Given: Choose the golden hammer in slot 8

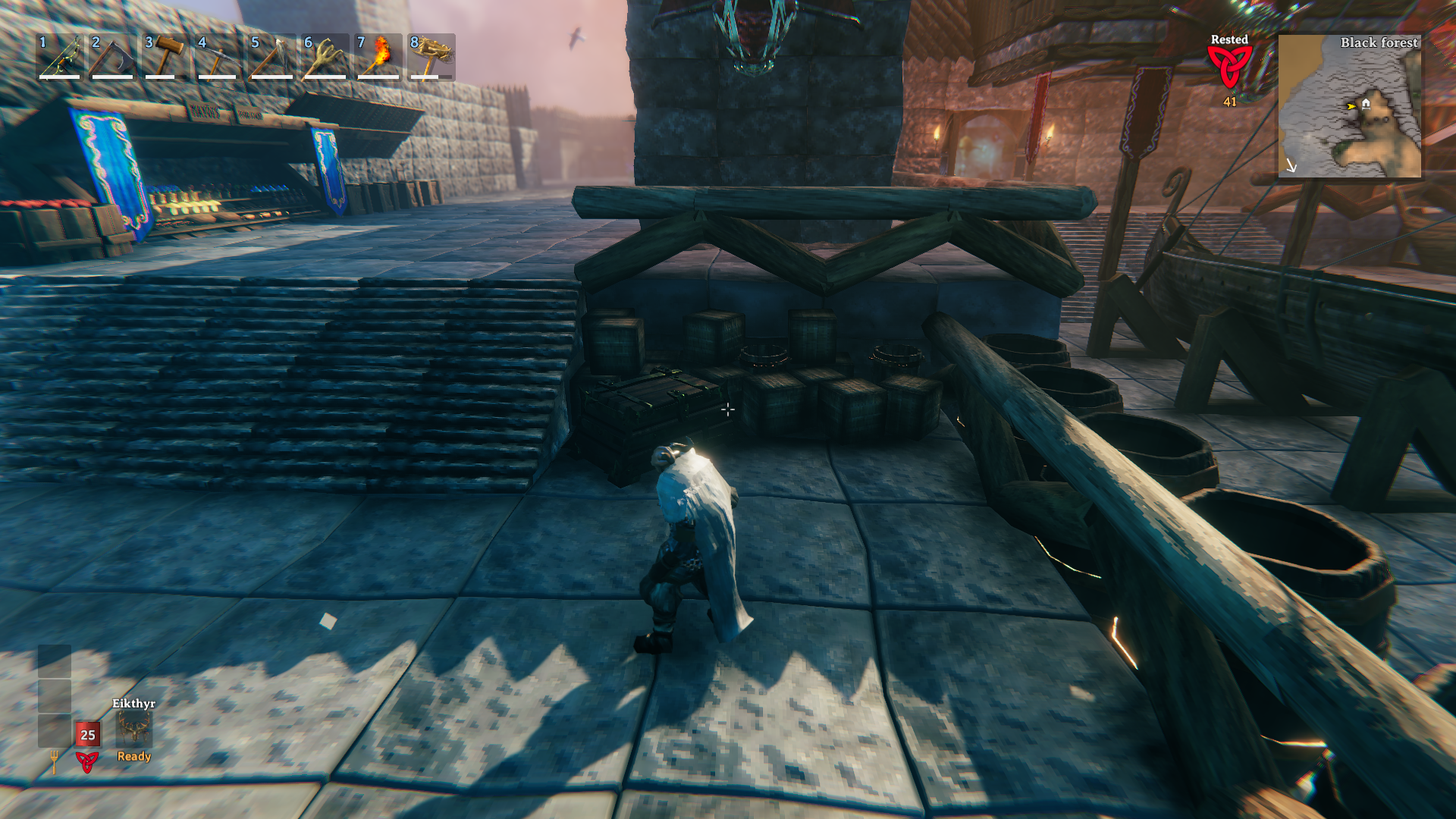Looking at the screenshot, I should point(431,57).
